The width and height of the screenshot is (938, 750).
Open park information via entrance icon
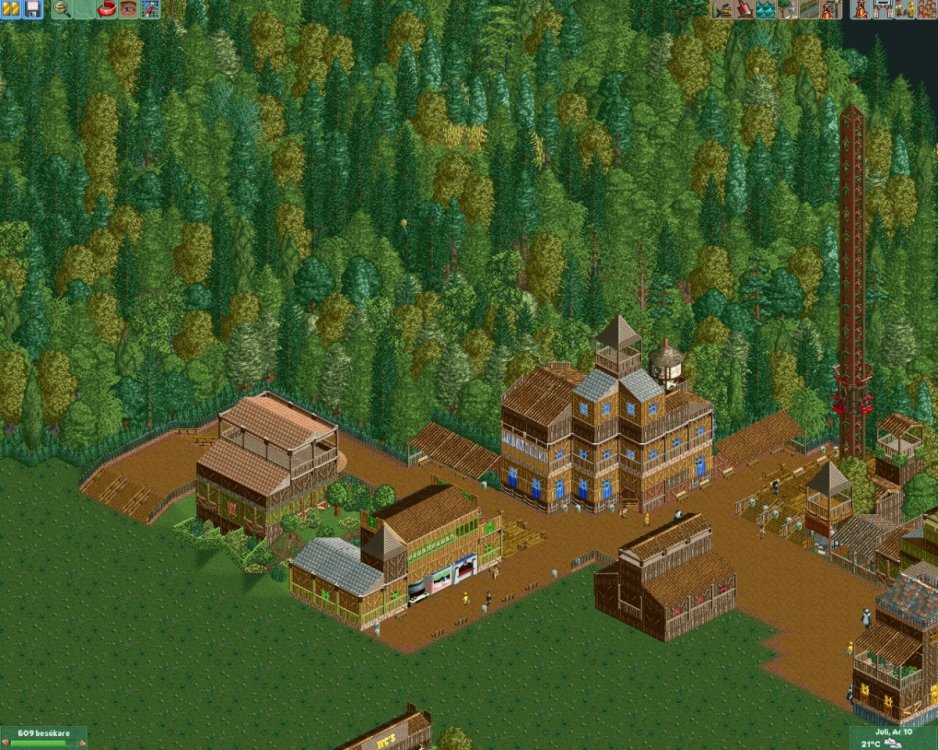pyautogui.click(x=884, y=9)
